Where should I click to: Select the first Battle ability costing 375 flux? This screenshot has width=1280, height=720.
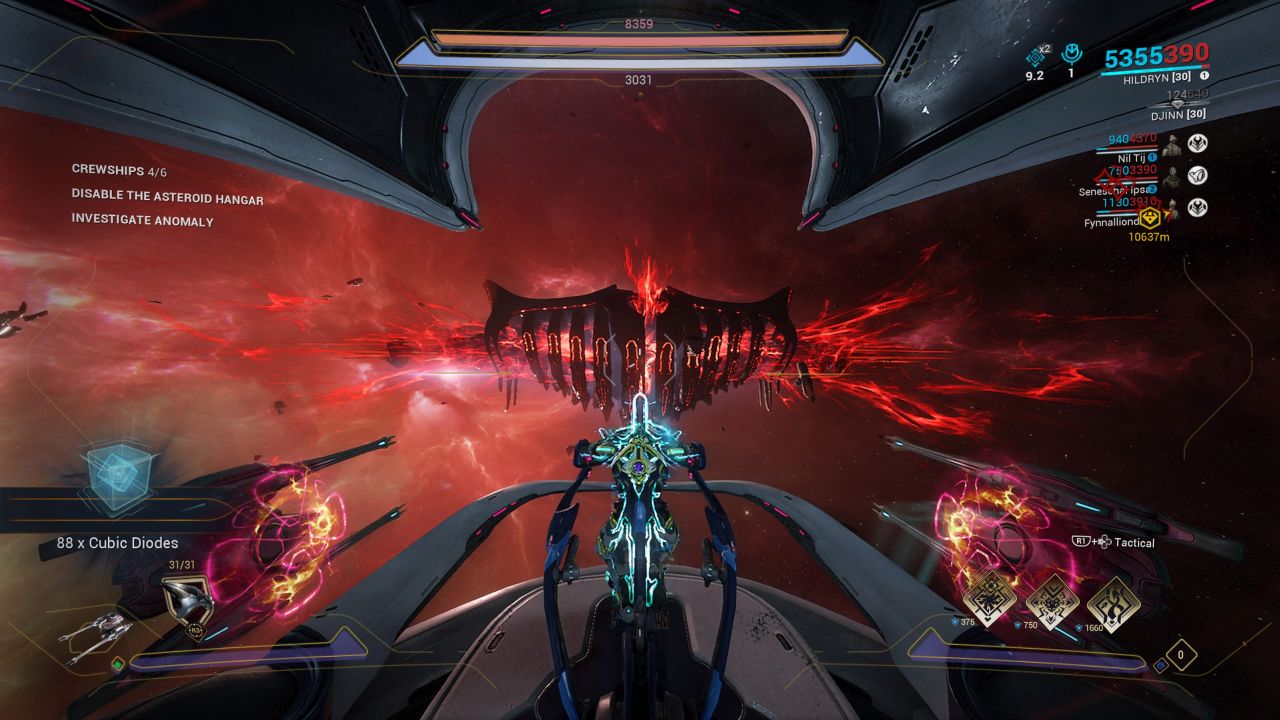[x=990, y=600]
